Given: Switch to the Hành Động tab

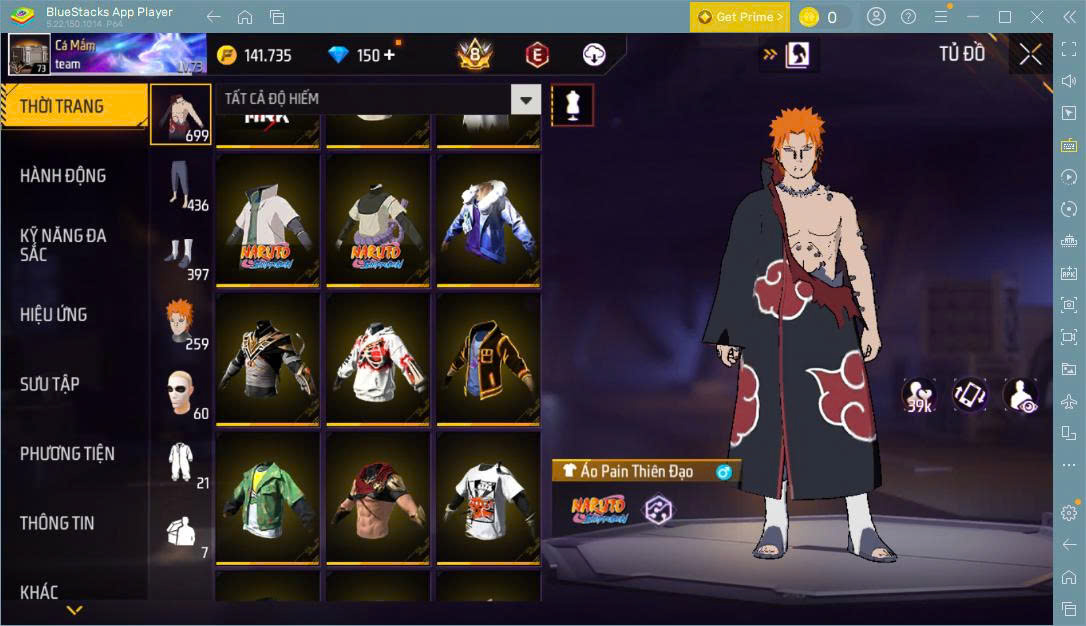Looking at the screenshot, I should [x=63, y=176].
